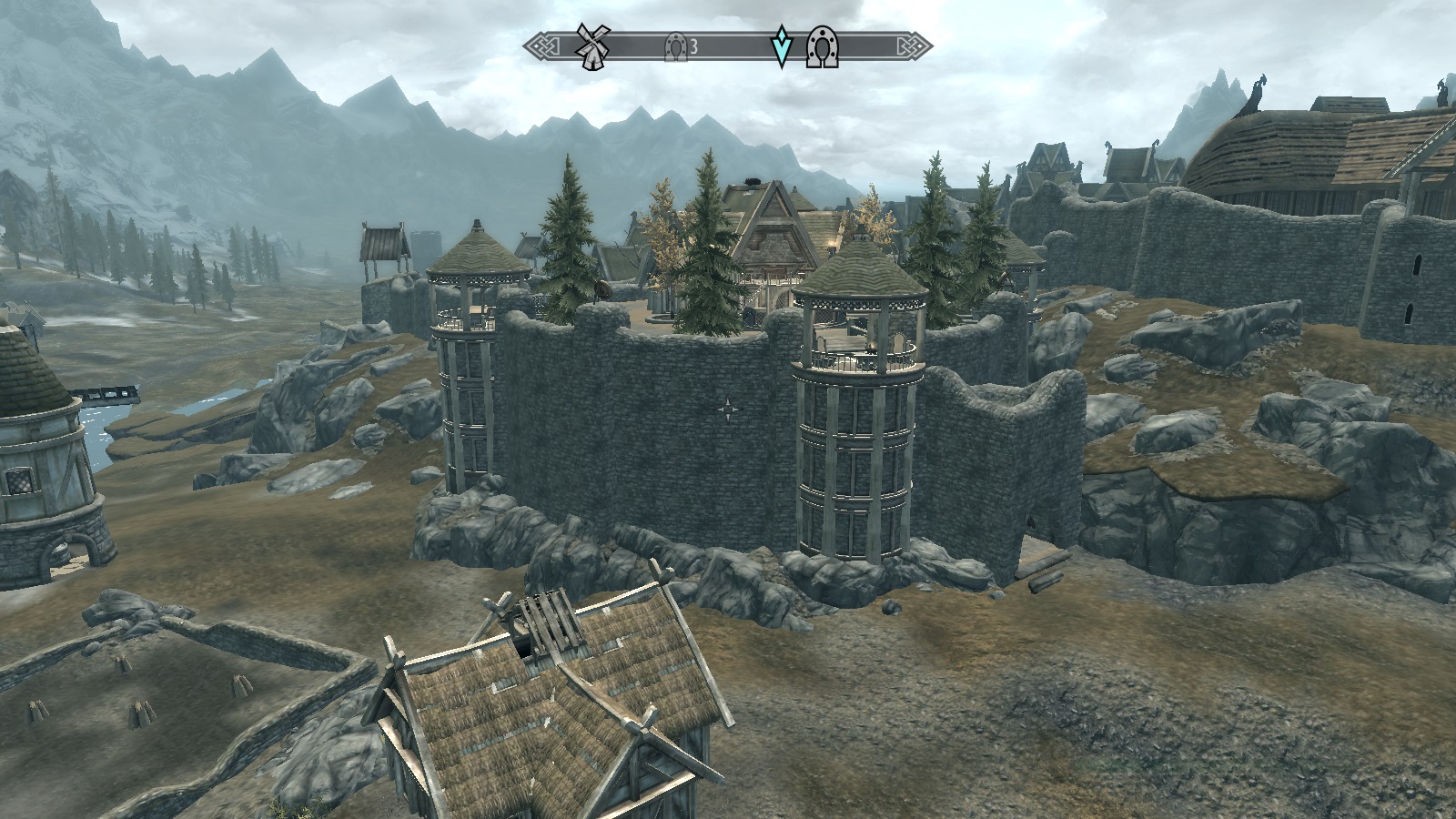
Task: Select the faded horseshoe marker beside the 3
Action: (675, 45)
